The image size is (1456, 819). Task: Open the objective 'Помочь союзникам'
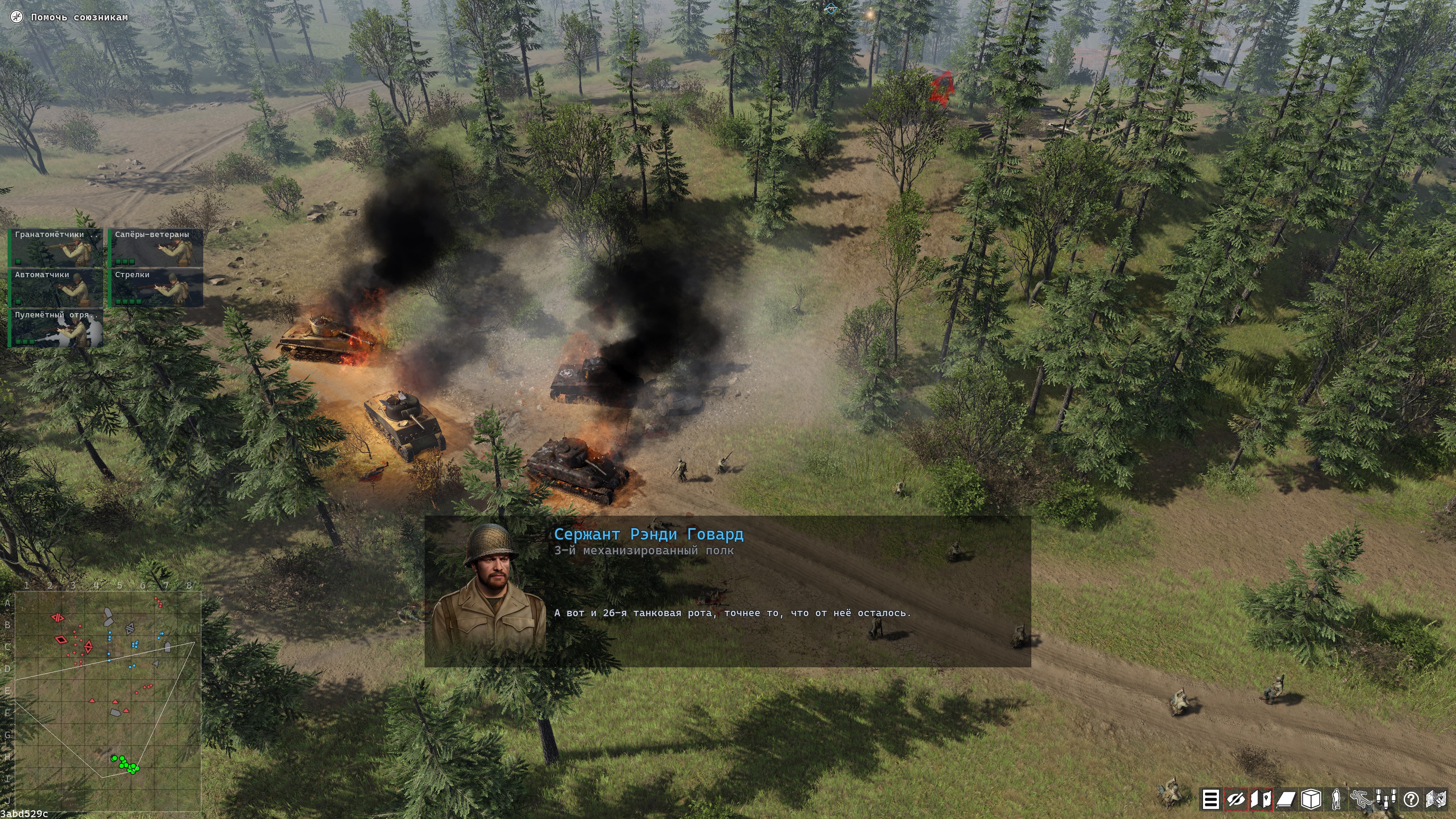79,17
